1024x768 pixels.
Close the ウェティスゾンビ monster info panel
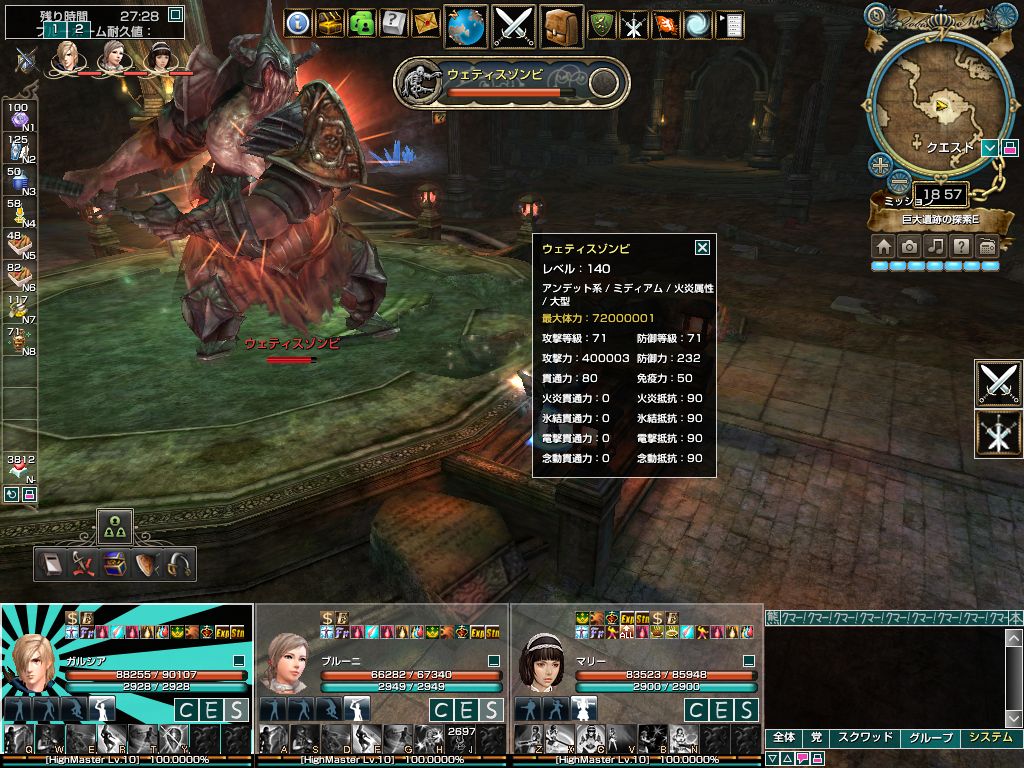702,248
